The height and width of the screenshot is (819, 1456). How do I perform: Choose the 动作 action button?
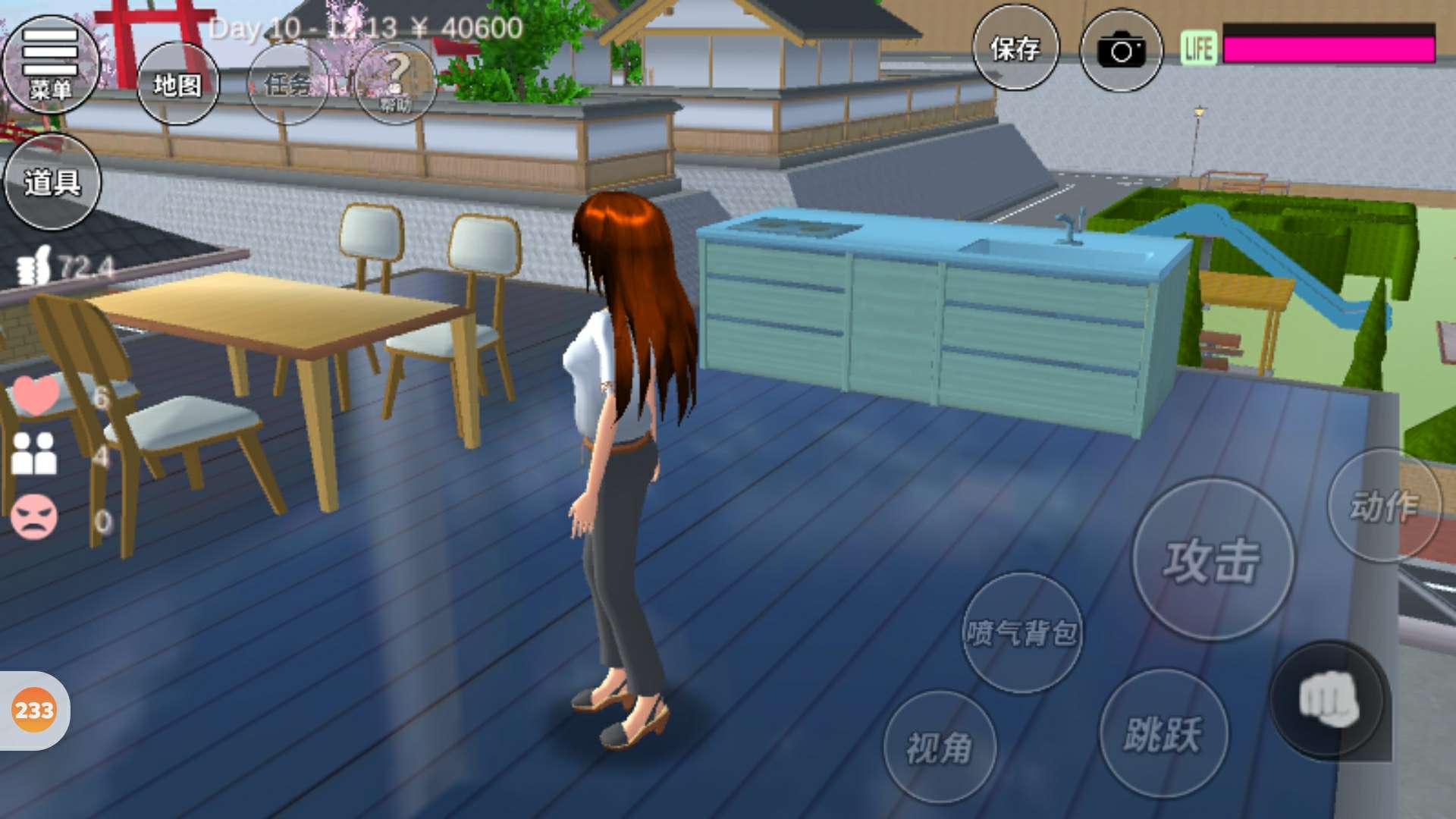[1384, 506]
